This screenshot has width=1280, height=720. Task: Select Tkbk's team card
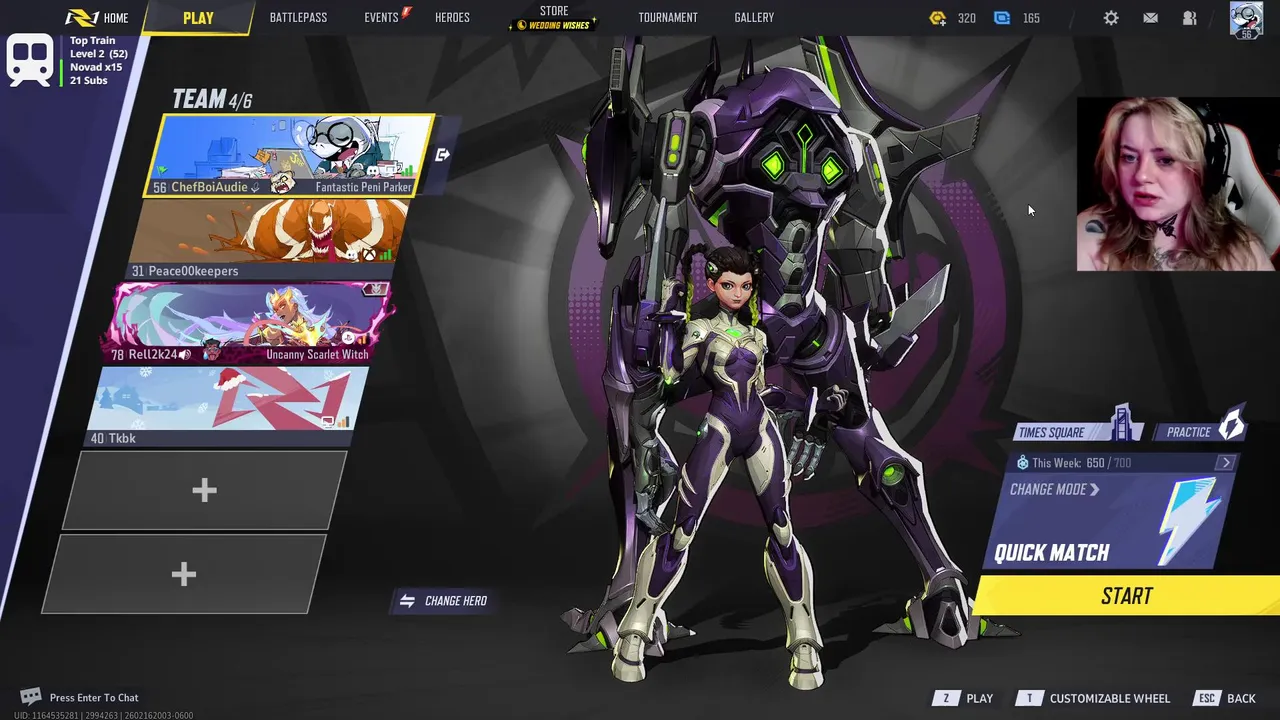click(230, 405)
